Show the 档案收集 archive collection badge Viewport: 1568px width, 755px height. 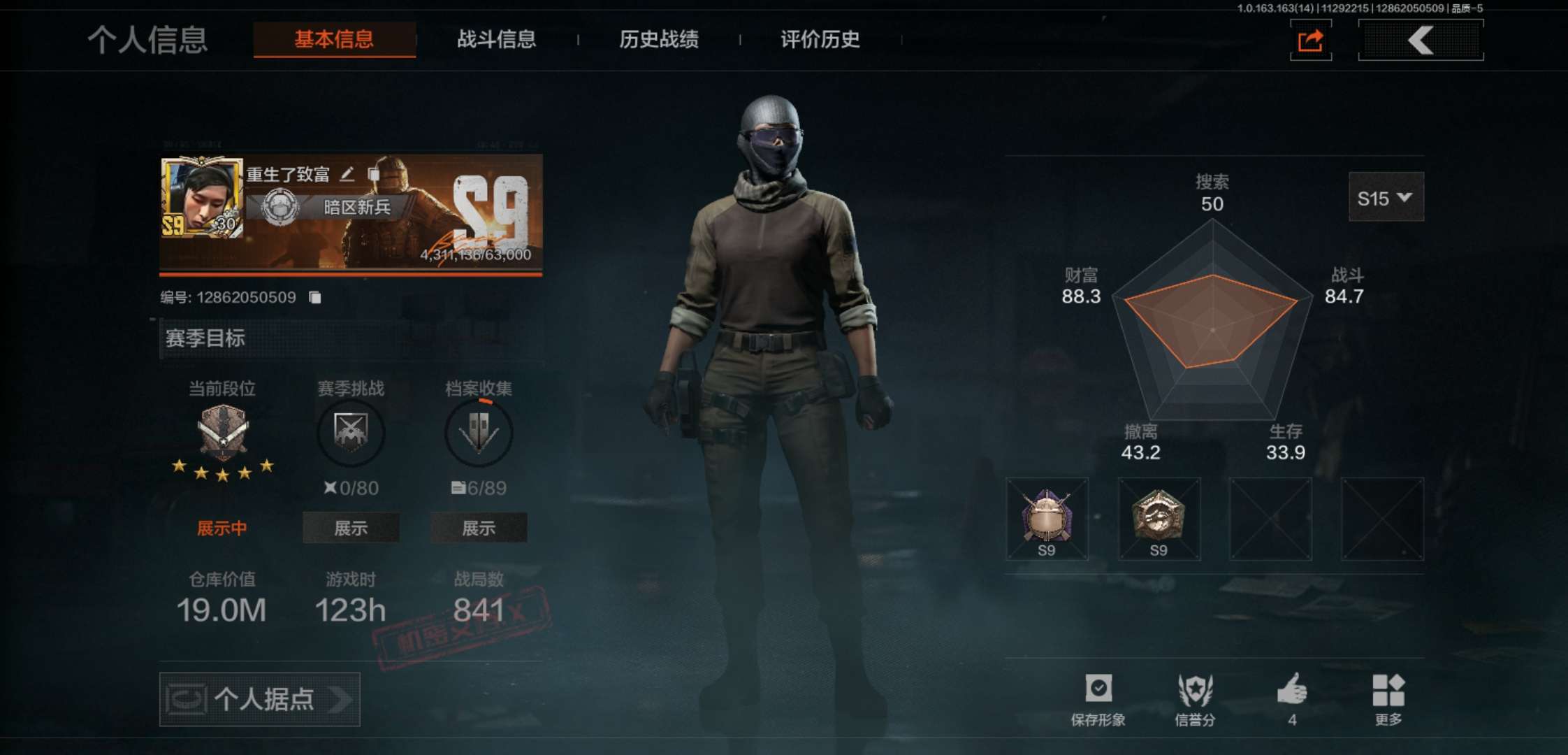pyautogui.click(x=479, y=528)
